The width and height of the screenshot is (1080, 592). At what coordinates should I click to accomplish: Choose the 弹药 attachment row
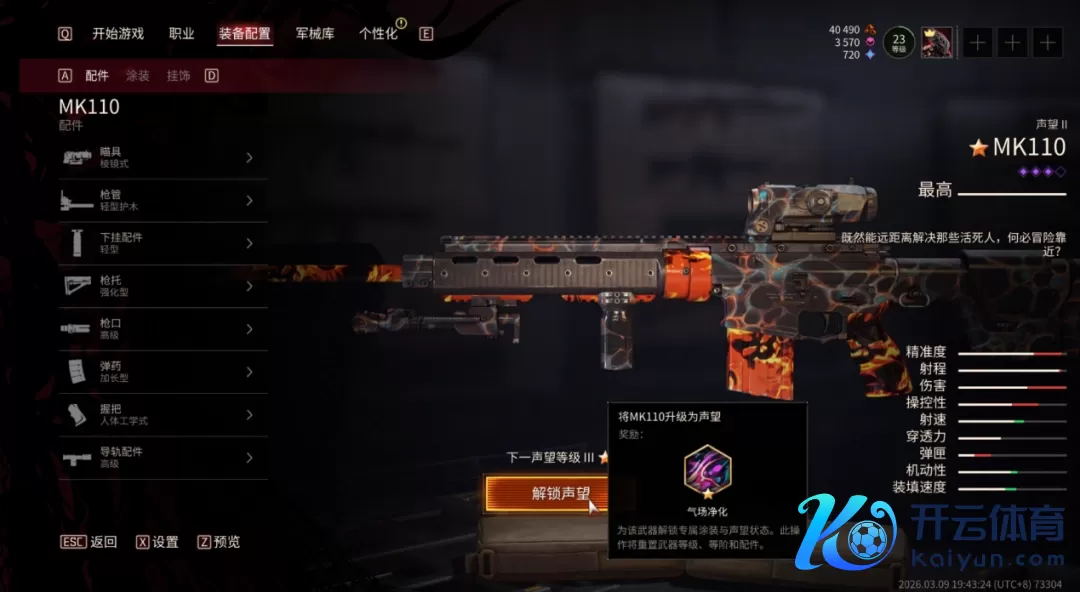coord(162,372)
